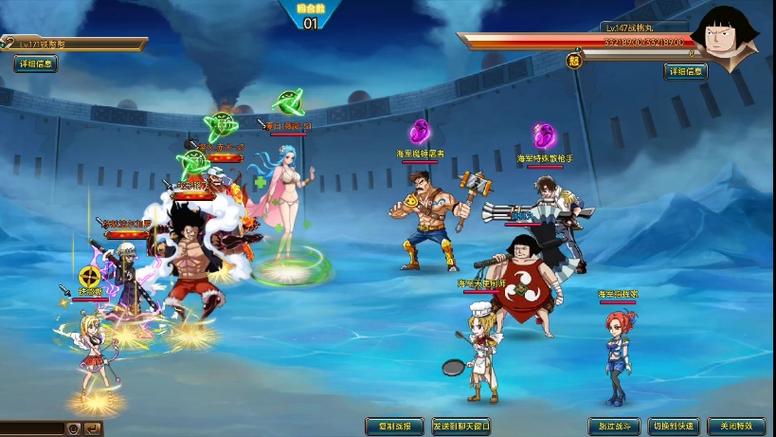Skip the battle with 跳过战斗
Viewport: 776px width, 437px height.
click(614, 426)
